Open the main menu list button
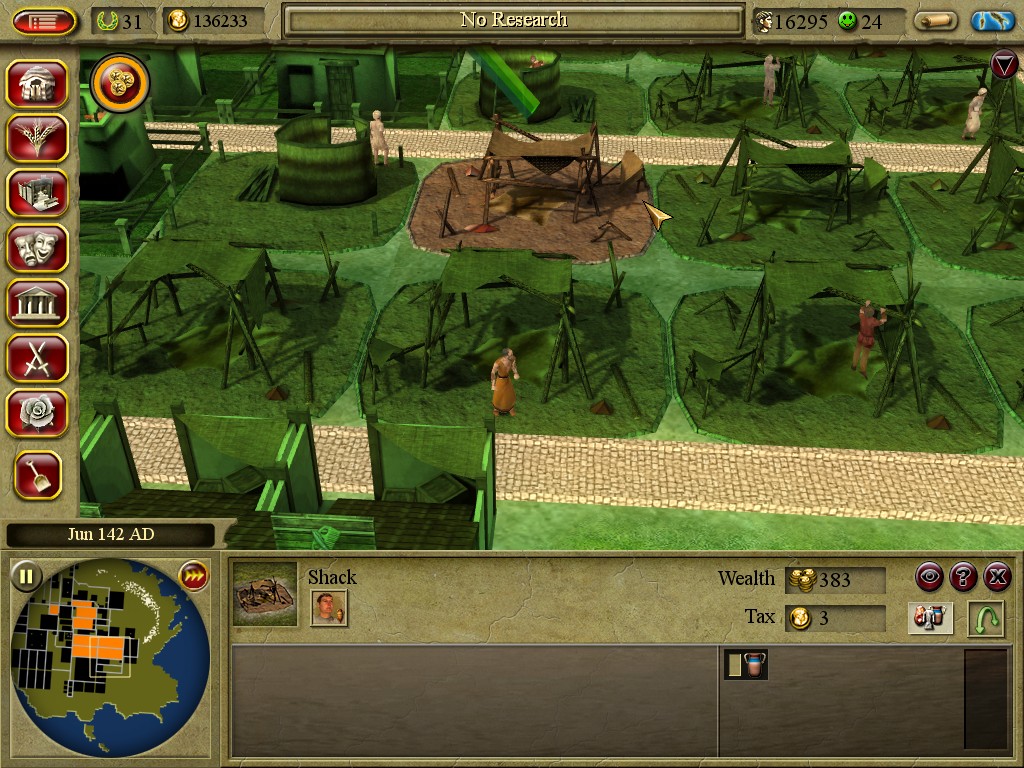 (x=45, y=21)
